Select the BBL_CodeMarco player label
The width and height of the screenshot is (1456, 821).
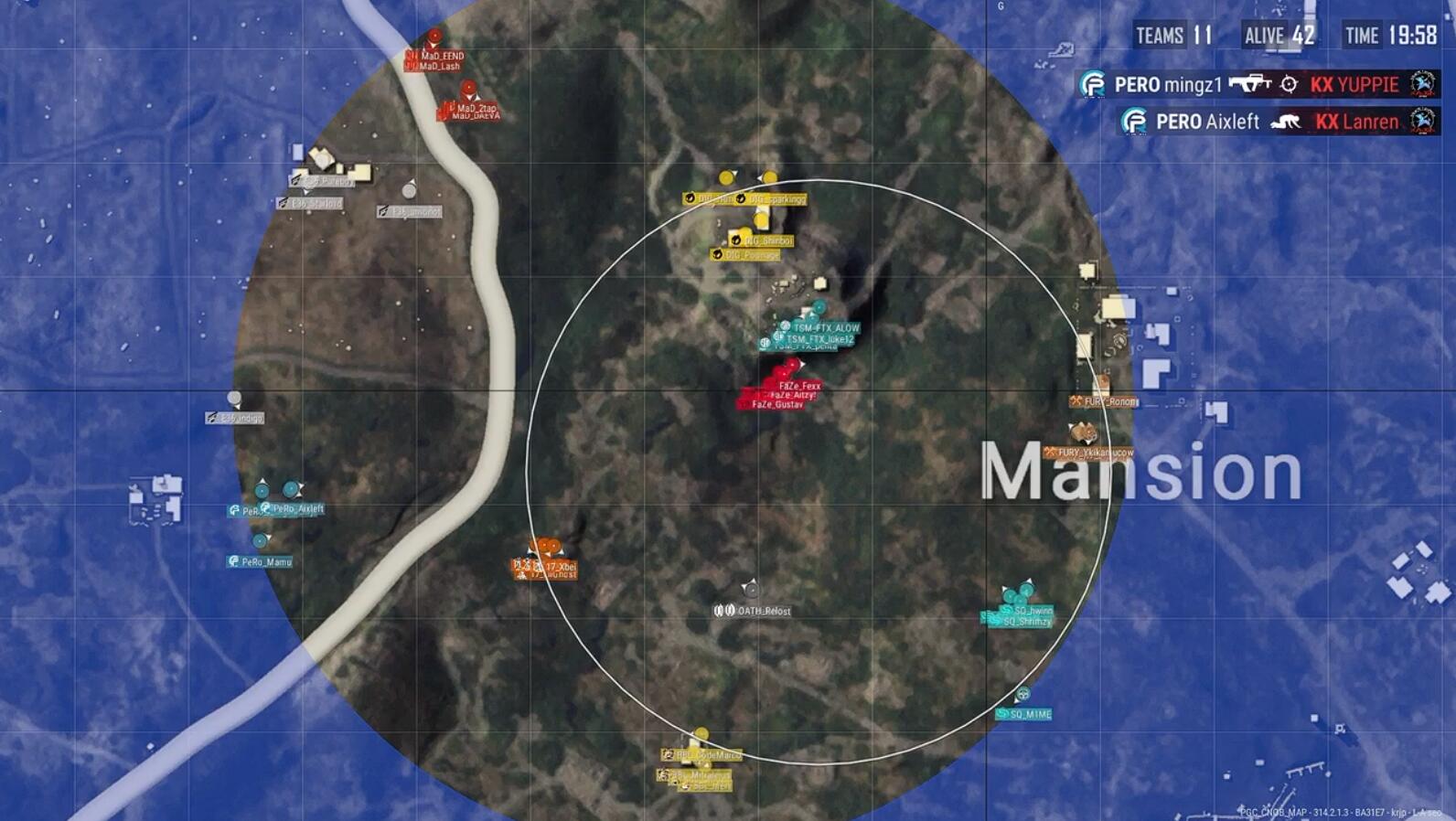point(708,755)
